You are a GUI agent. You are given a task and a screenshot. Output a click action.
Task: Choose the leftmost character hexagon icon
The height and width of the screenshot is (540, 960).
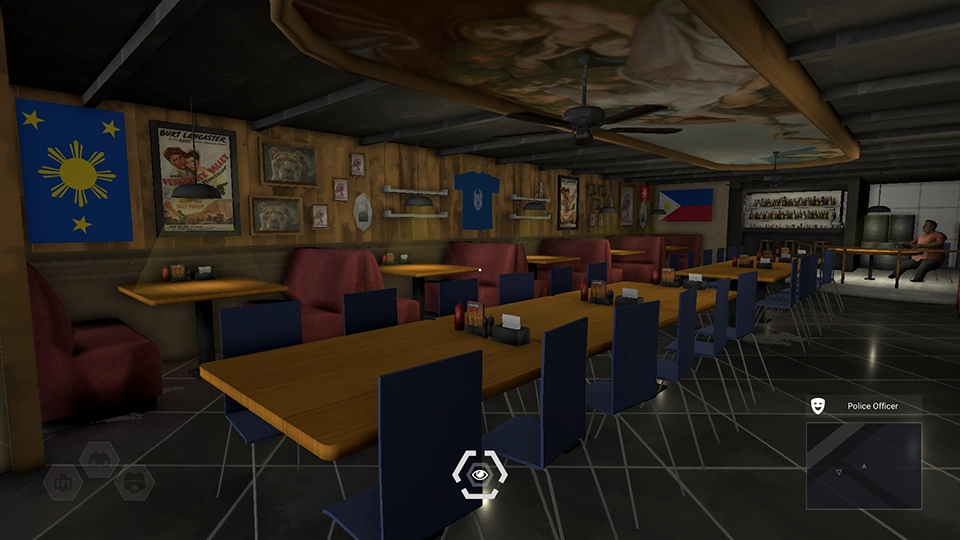click(x=63, y=483)
